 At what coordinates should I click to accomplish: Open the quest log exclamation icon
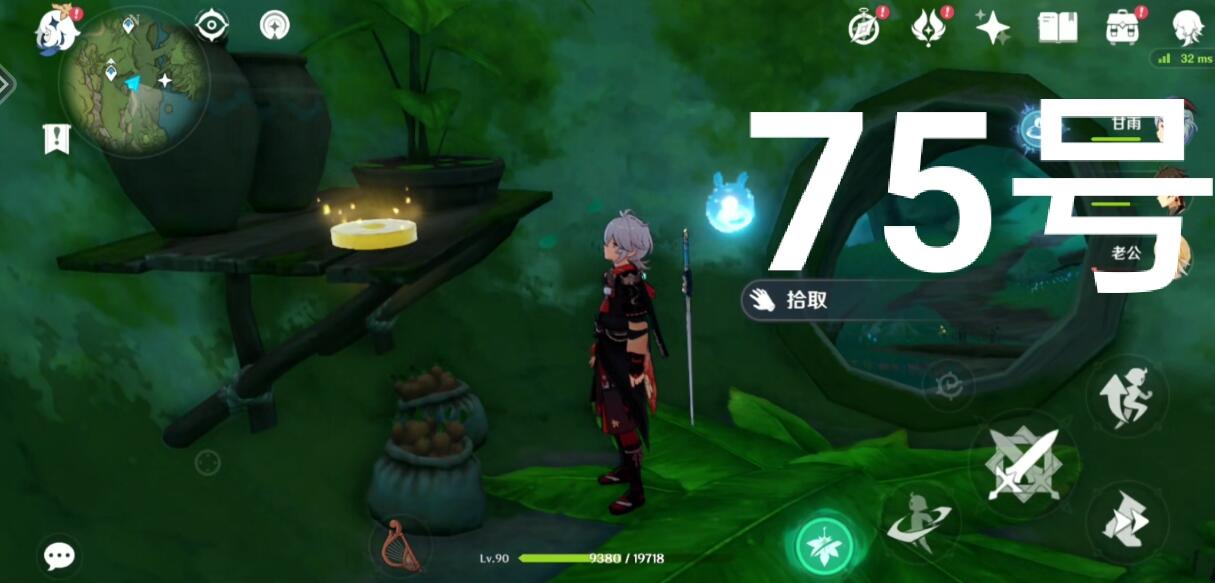56,139
